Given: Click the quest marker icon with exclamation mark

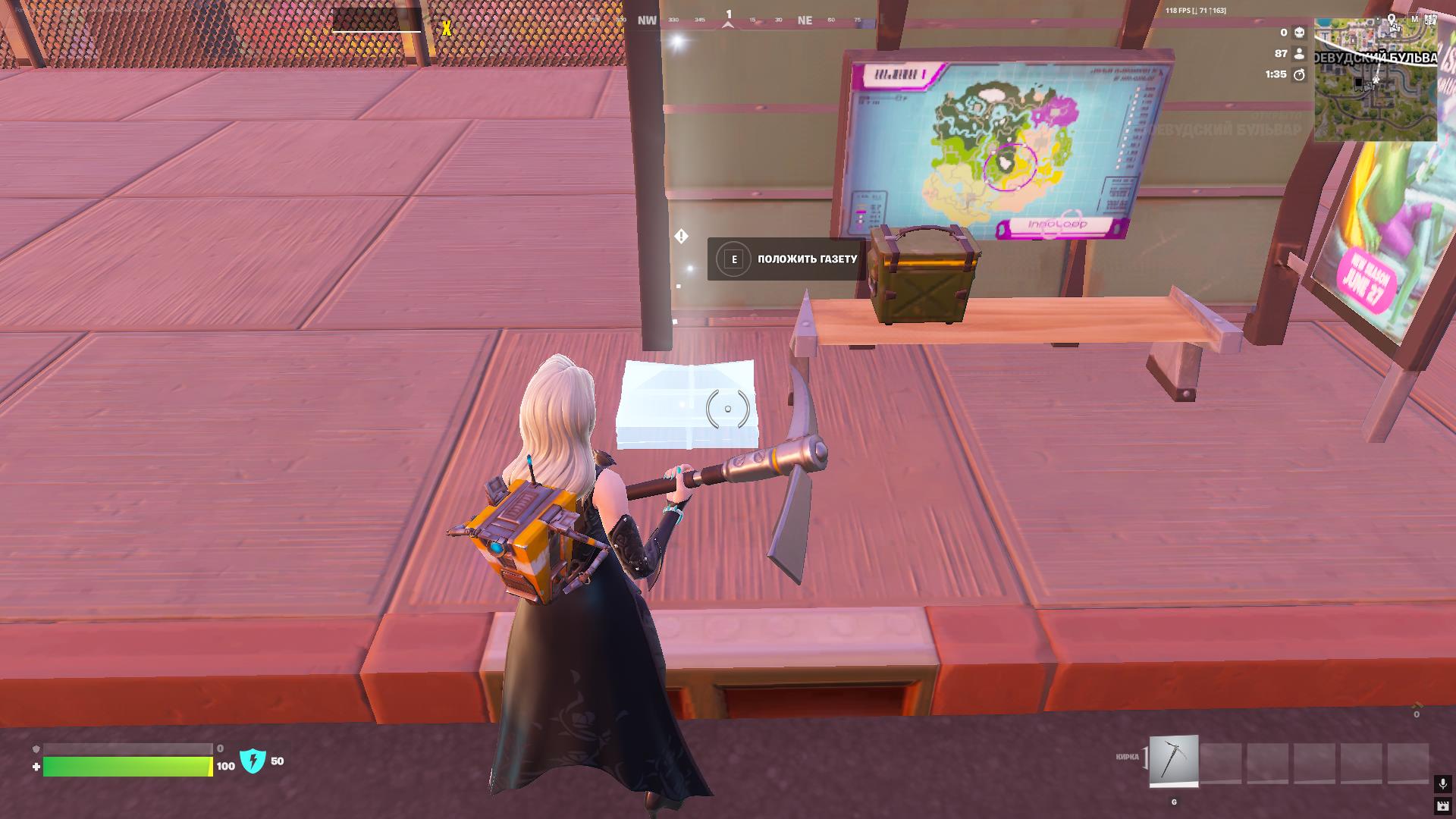Looking at the screenshot, I should 681,237.
